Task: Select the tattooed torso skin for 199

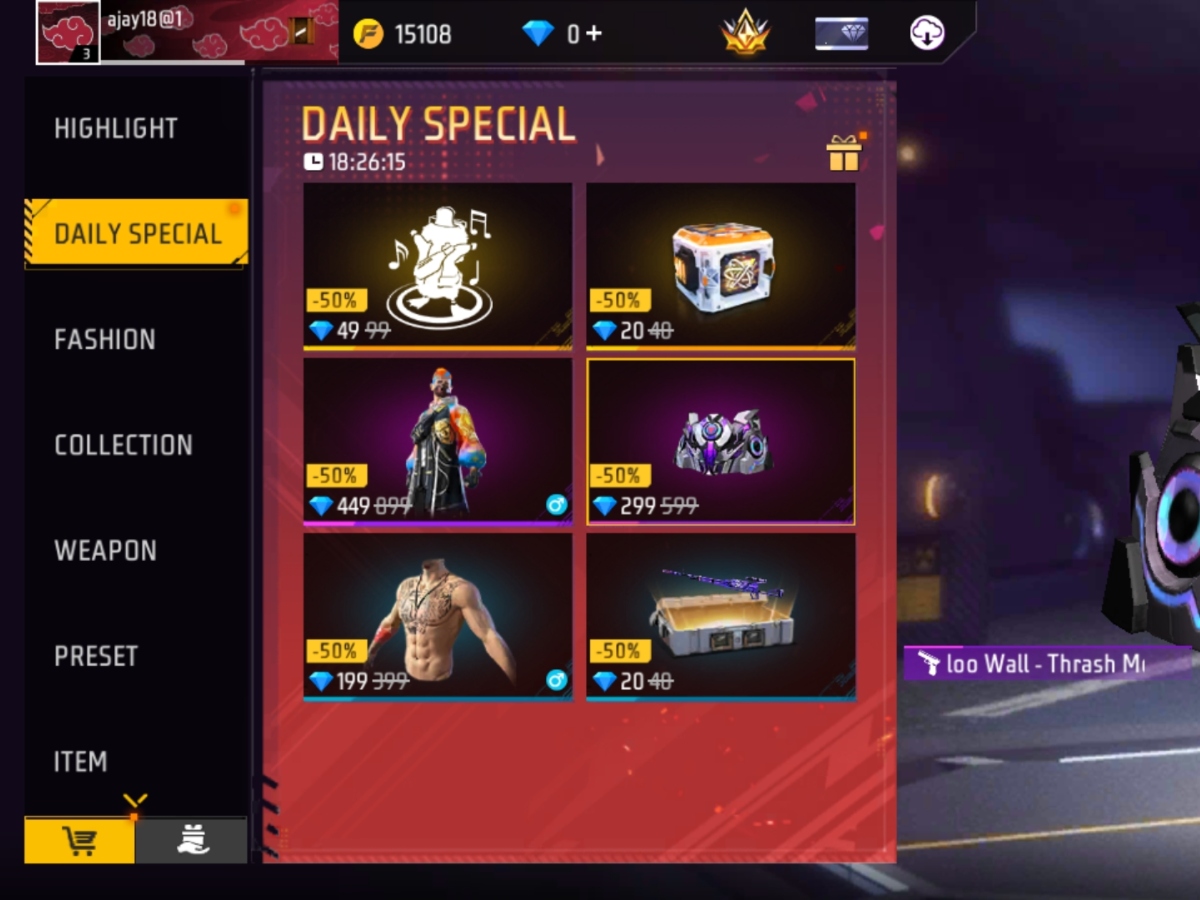Action: point(438,616)
